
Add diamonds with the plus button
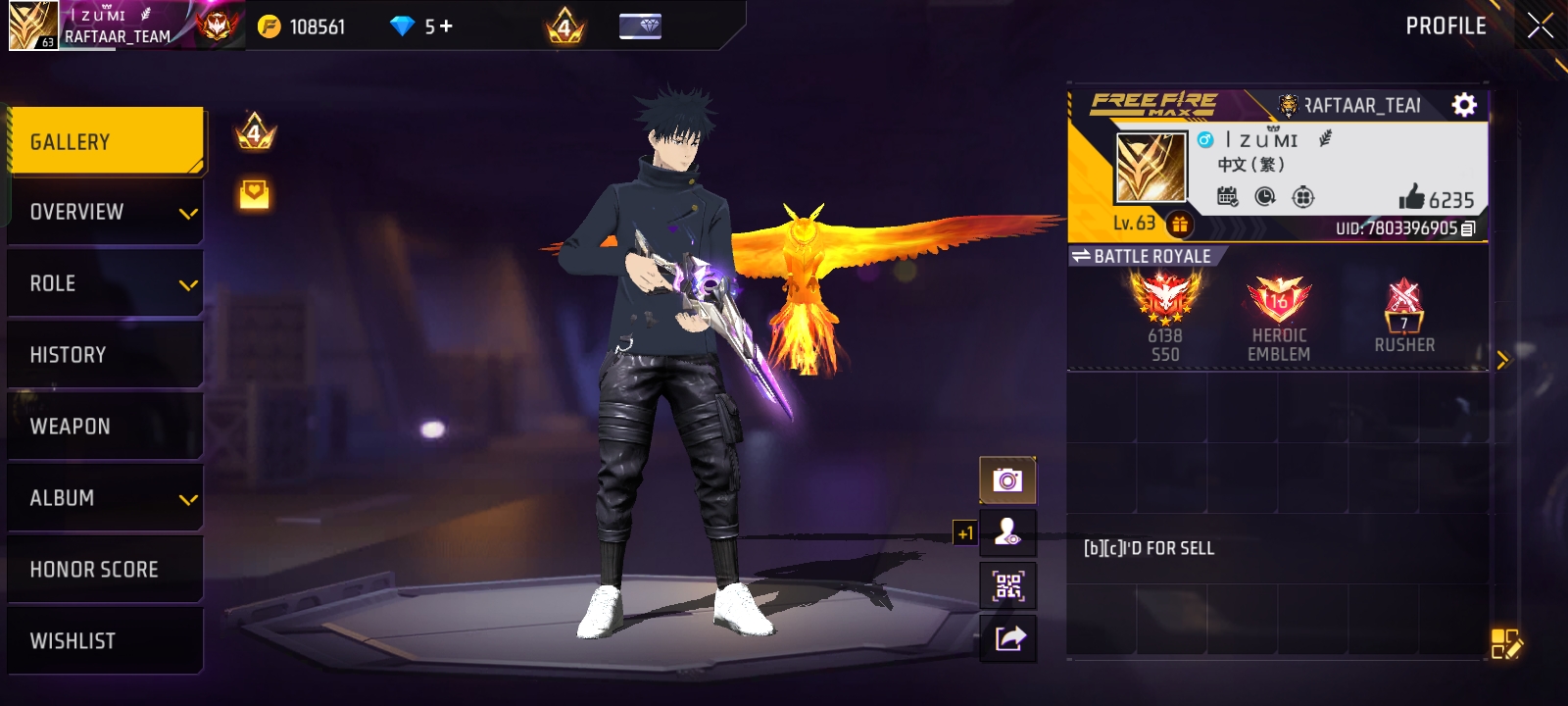[x=446, y=26]
